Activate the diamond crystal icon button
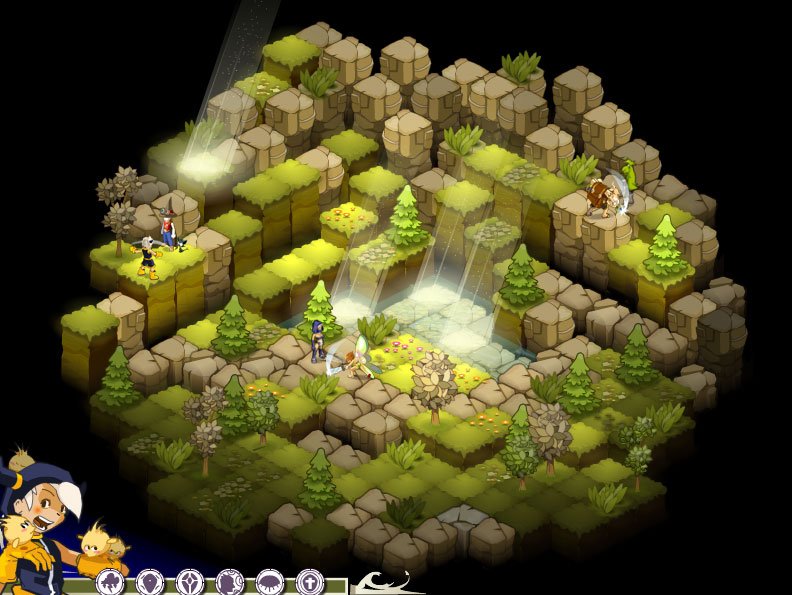Image resolution: width=792 pixels, height=595 pixels. coord(190,582)
